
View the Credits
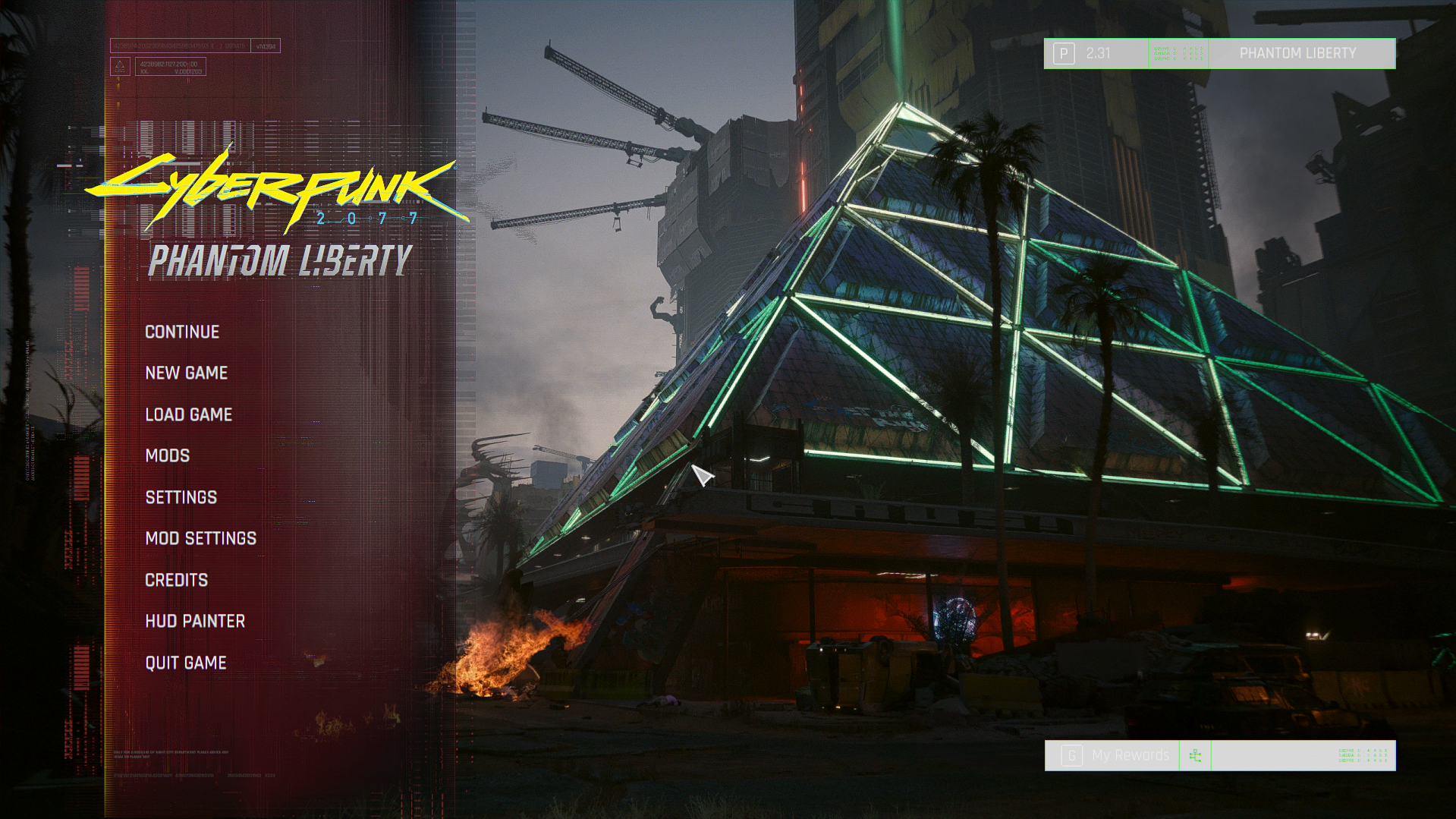[x=176, y=581]
